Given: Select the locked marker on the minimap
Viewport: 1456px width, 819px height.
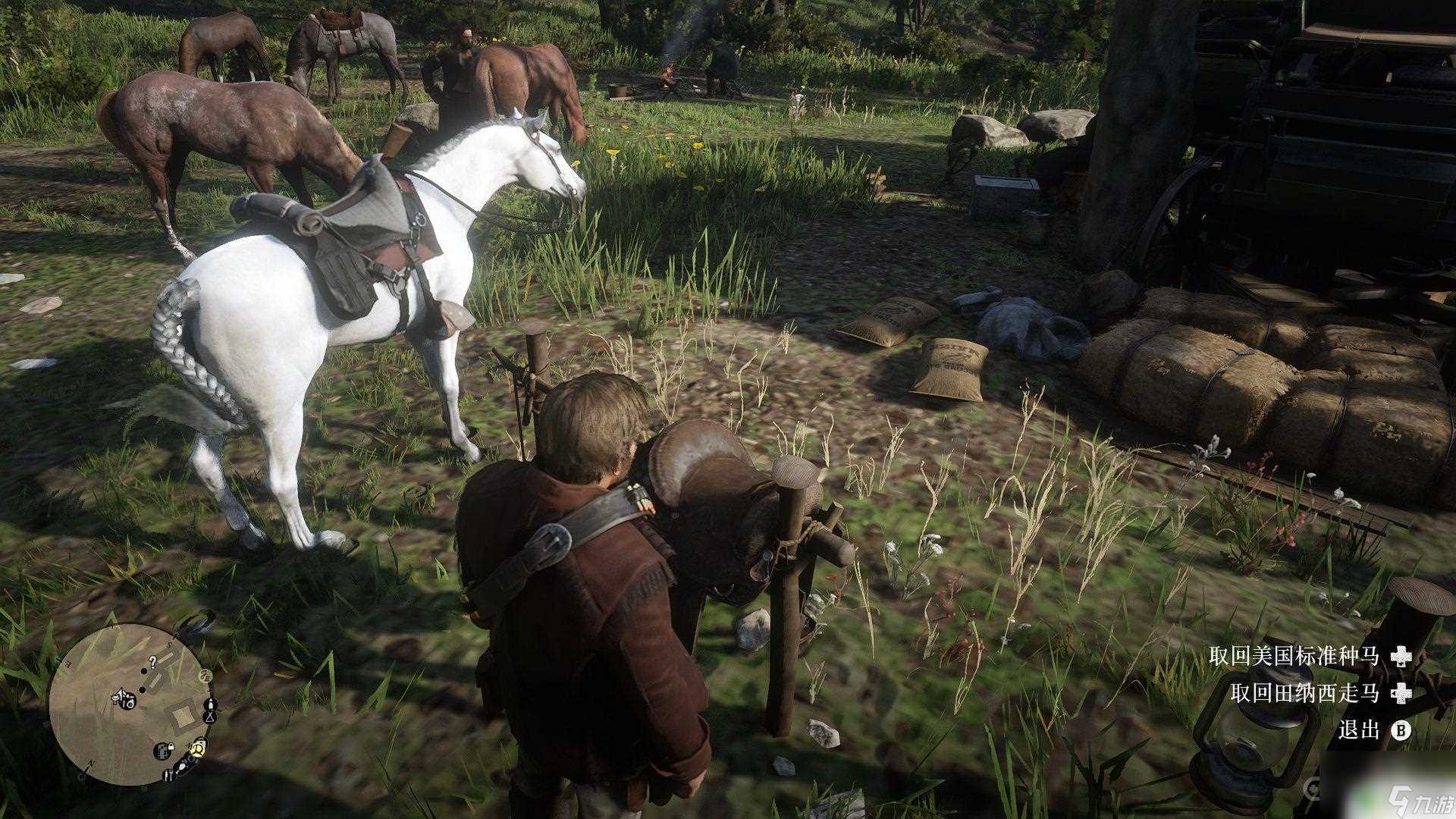Looking at the screenshot, I should (x=164, y=752).
